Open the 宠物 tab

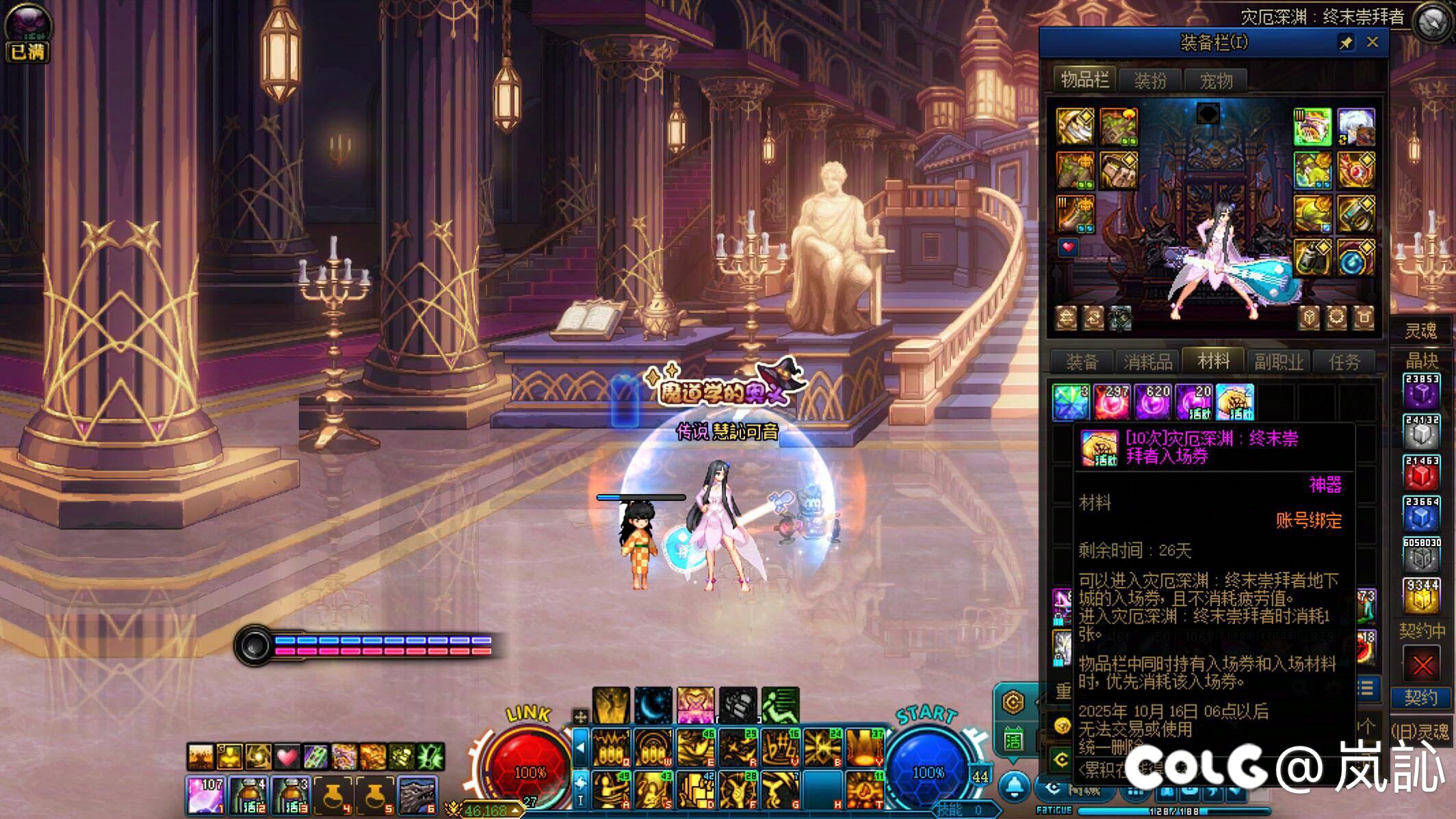[x=1216, y=81]
